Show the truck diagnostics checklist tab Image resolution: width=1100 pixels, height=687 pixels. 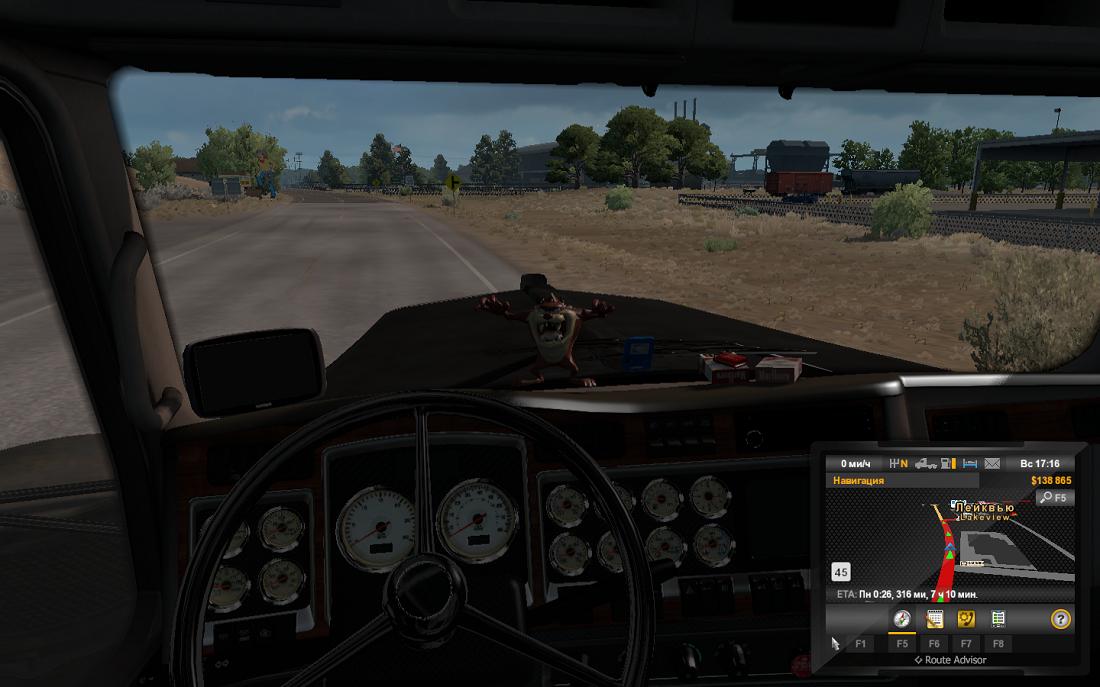coord(998,619)
